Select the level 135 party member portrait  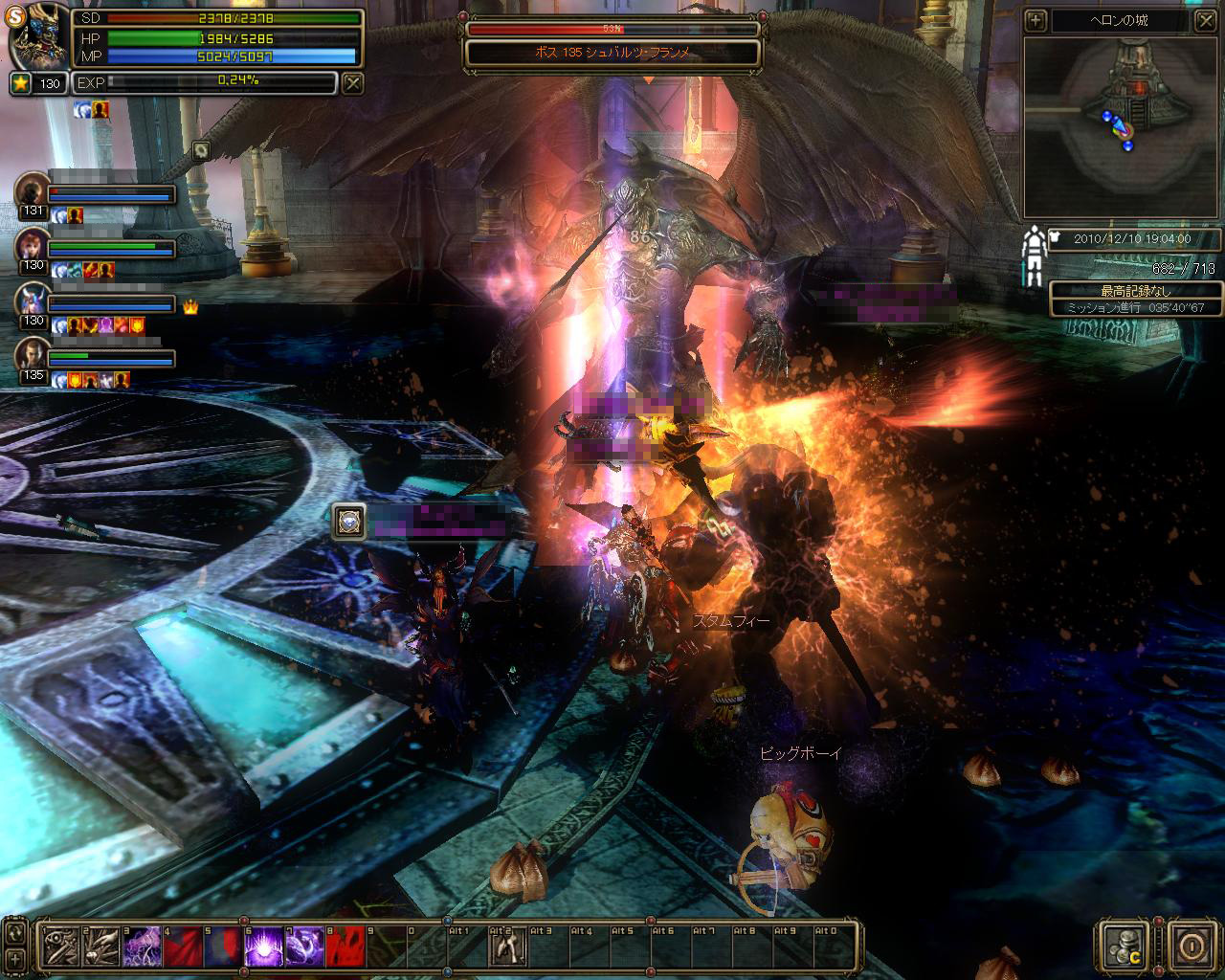[33, 354]
